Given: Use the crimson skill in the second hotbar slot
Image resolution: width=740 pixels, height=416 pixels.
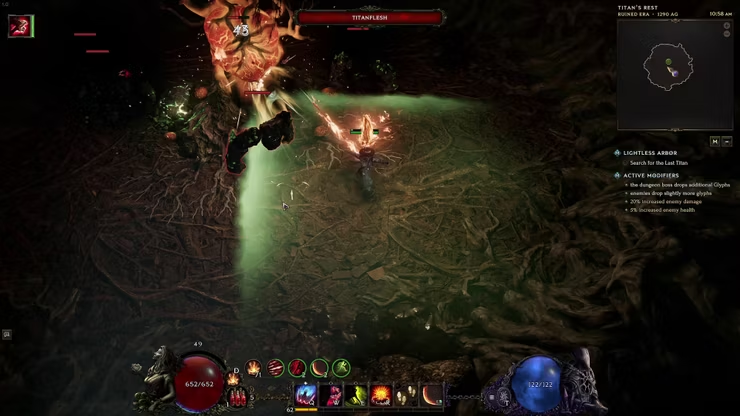Looking at the screenshot, I should [x=331, y=395].
